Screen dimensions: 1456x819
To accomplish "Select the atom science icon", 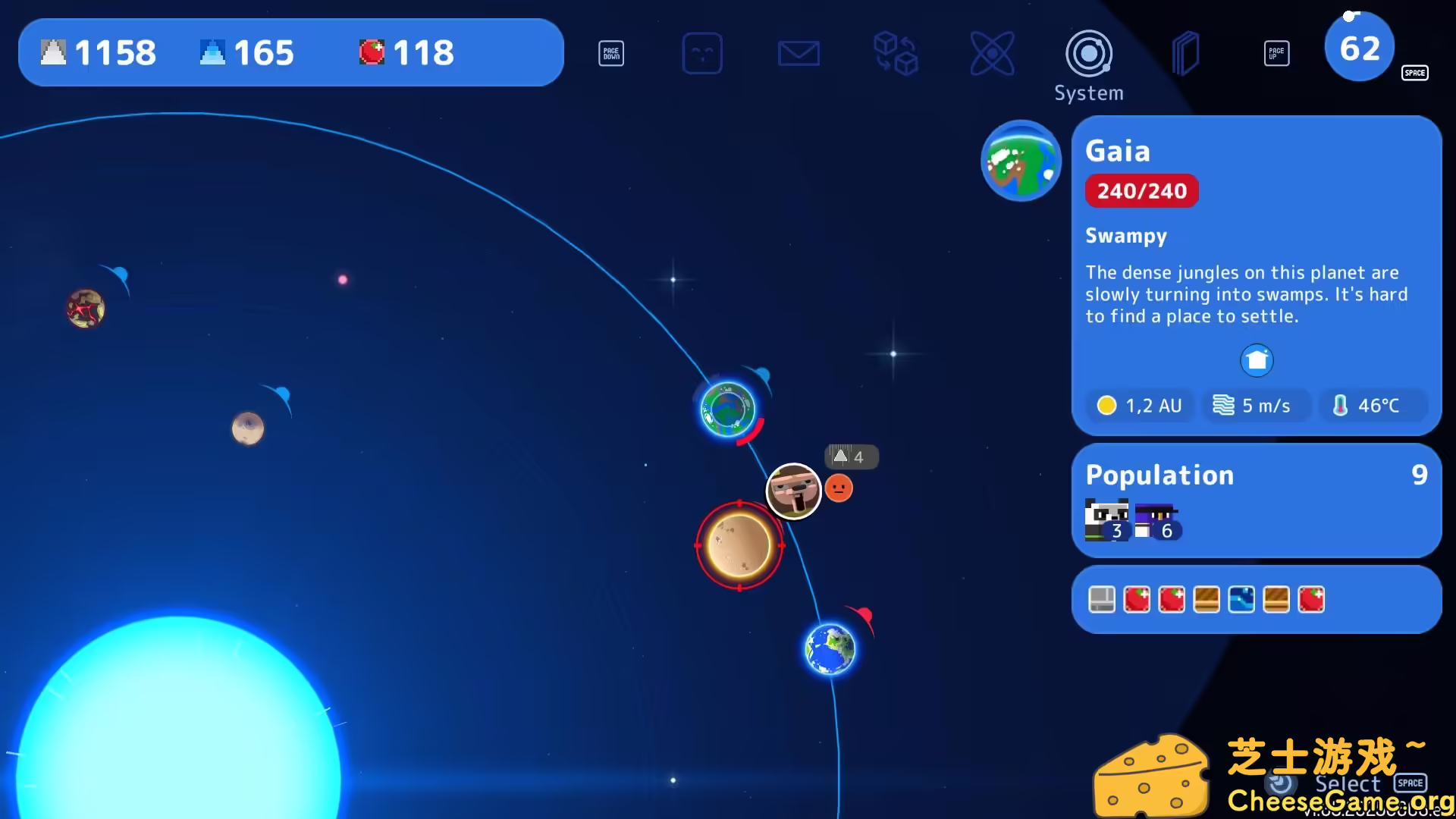I will coord(993,53).
